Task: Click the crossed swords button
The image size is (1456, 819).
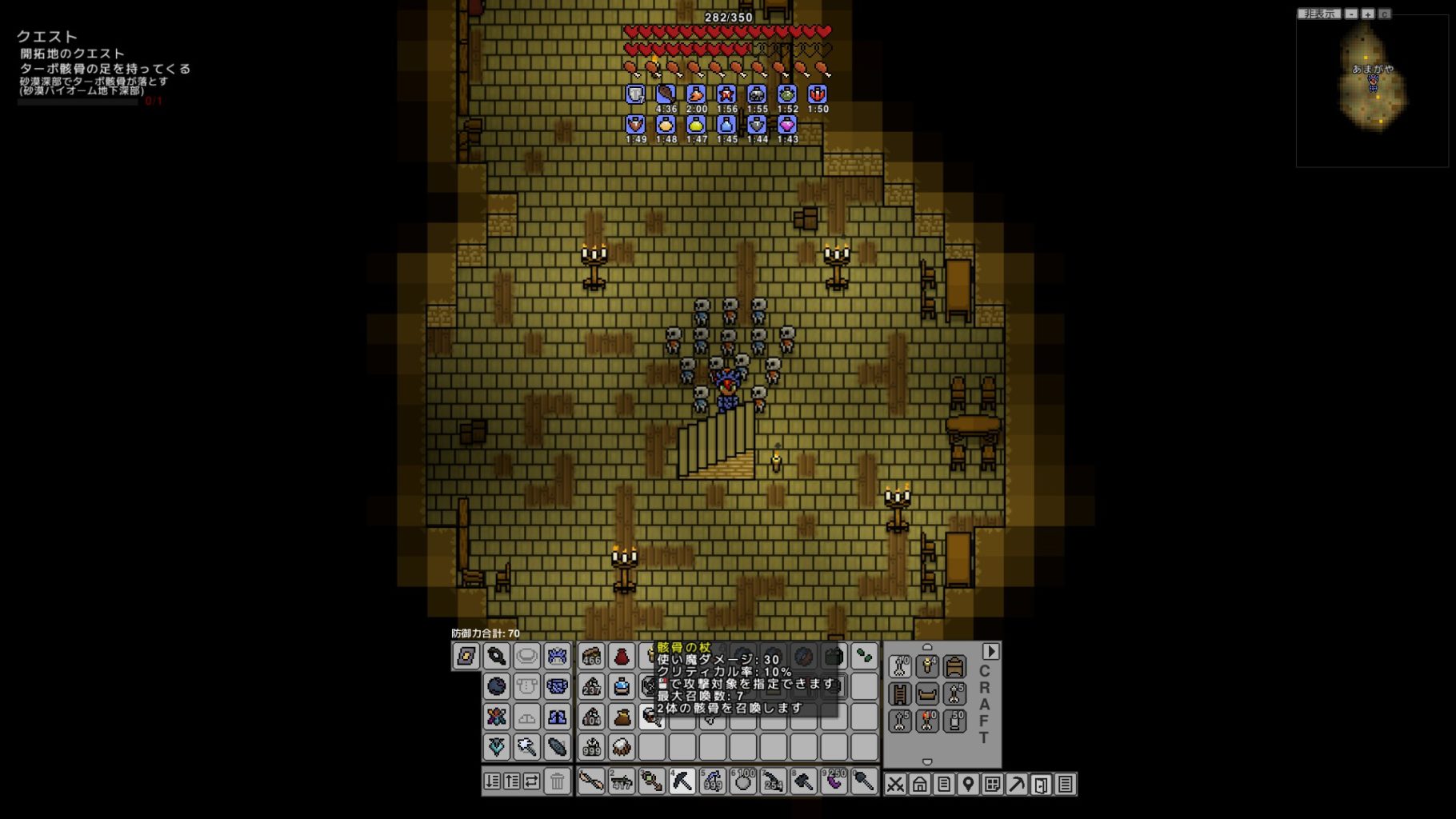Action: click(895, 785)
